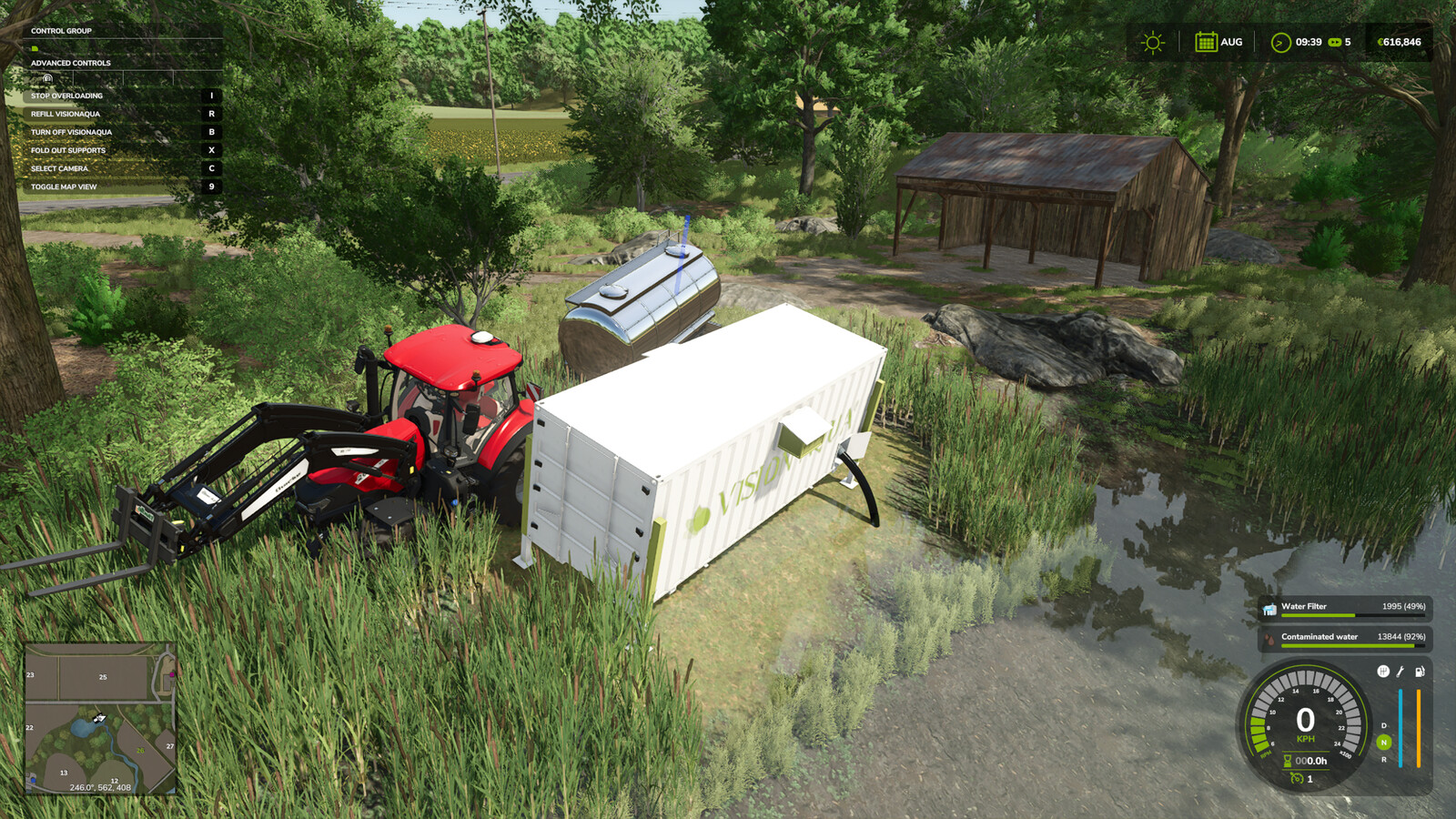Click the Turn Off VisionAqua entry
Viewport: 1456px width, 819px height.
click(x=71, y=132)
